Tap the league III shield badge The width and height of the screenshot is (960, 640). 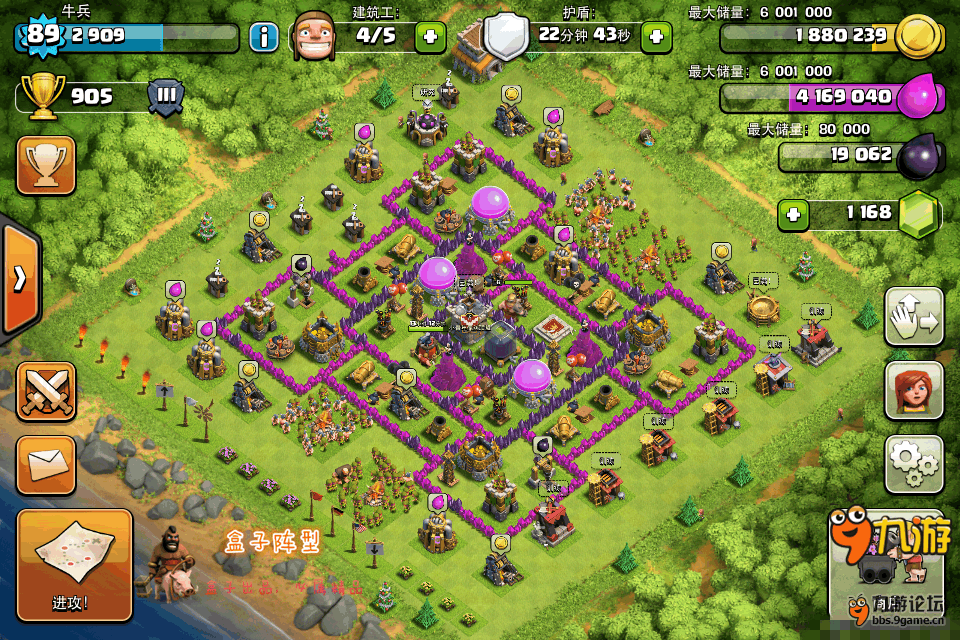coord(166,97)
